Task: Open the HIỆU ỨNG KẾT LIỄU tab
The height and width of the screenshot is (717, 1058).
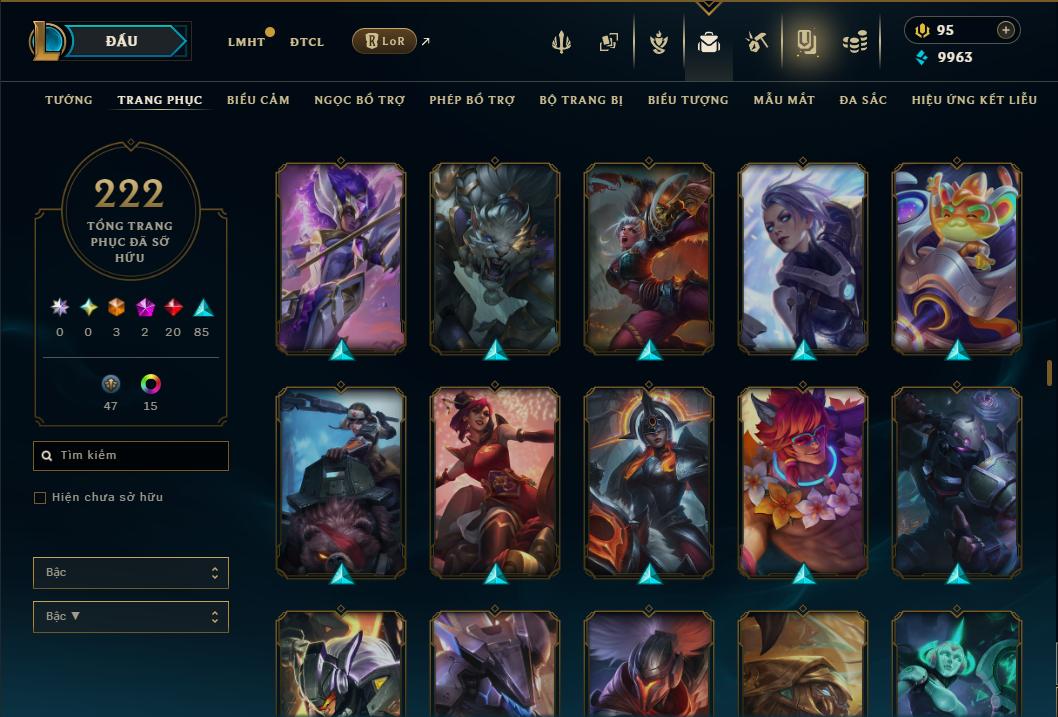Action: tap(974, 100)
